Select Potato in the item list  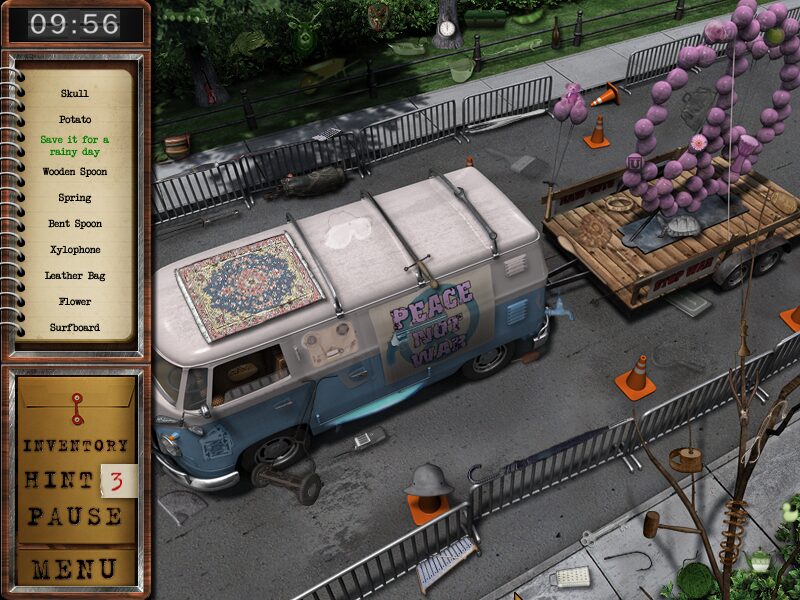pos(74,120)
